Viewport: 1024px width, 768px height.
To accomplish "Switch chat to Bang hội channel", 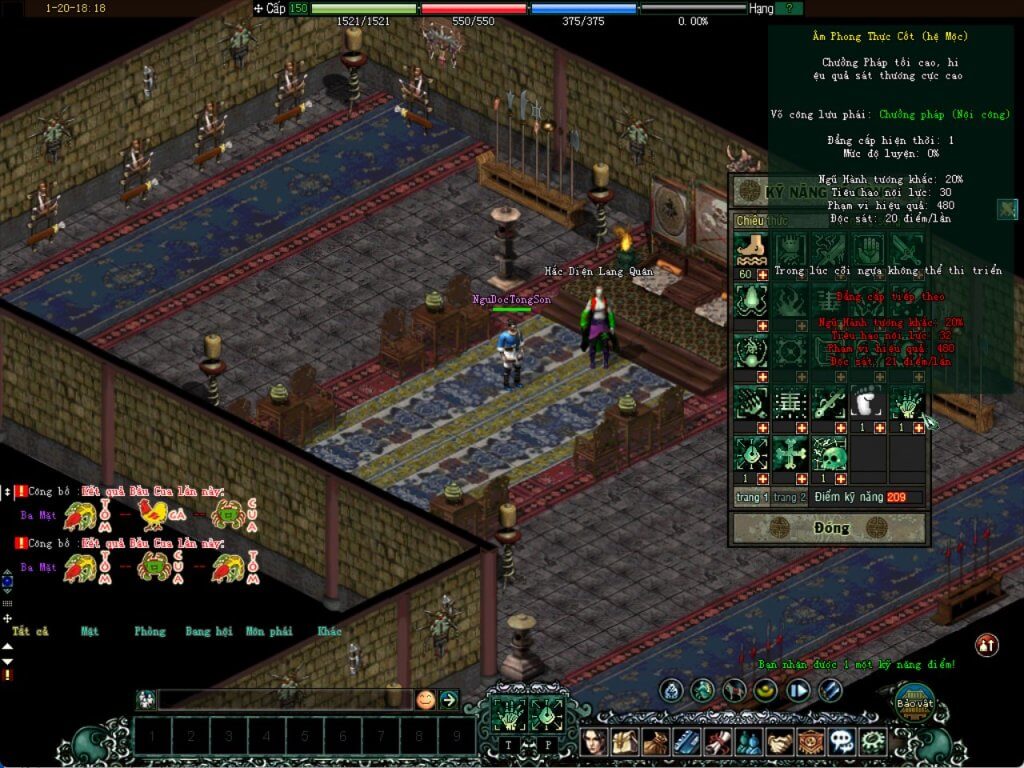I will pos(208,632).
